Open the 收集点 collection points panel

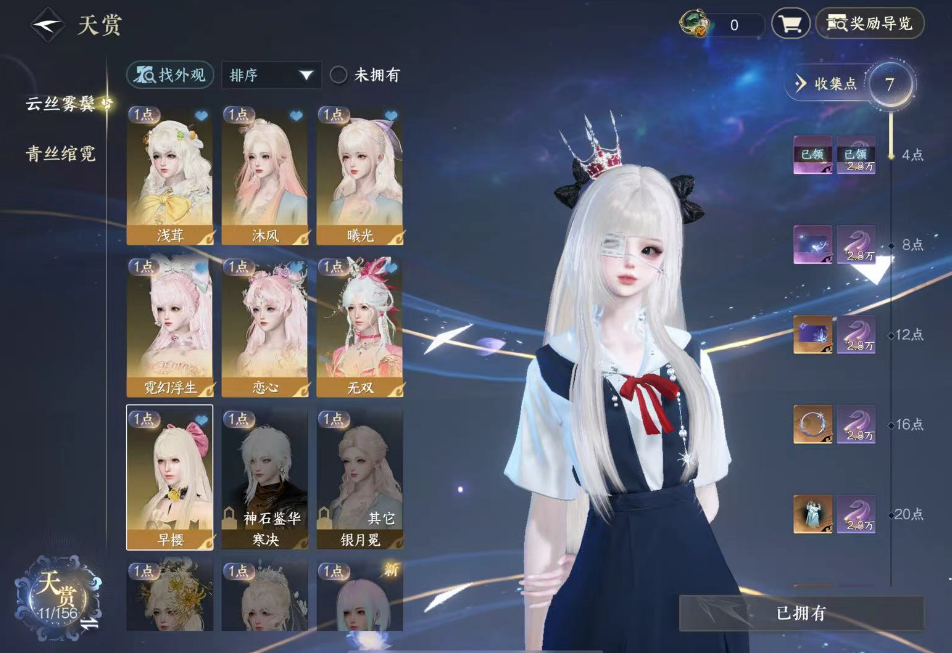(x=826, y=84)
